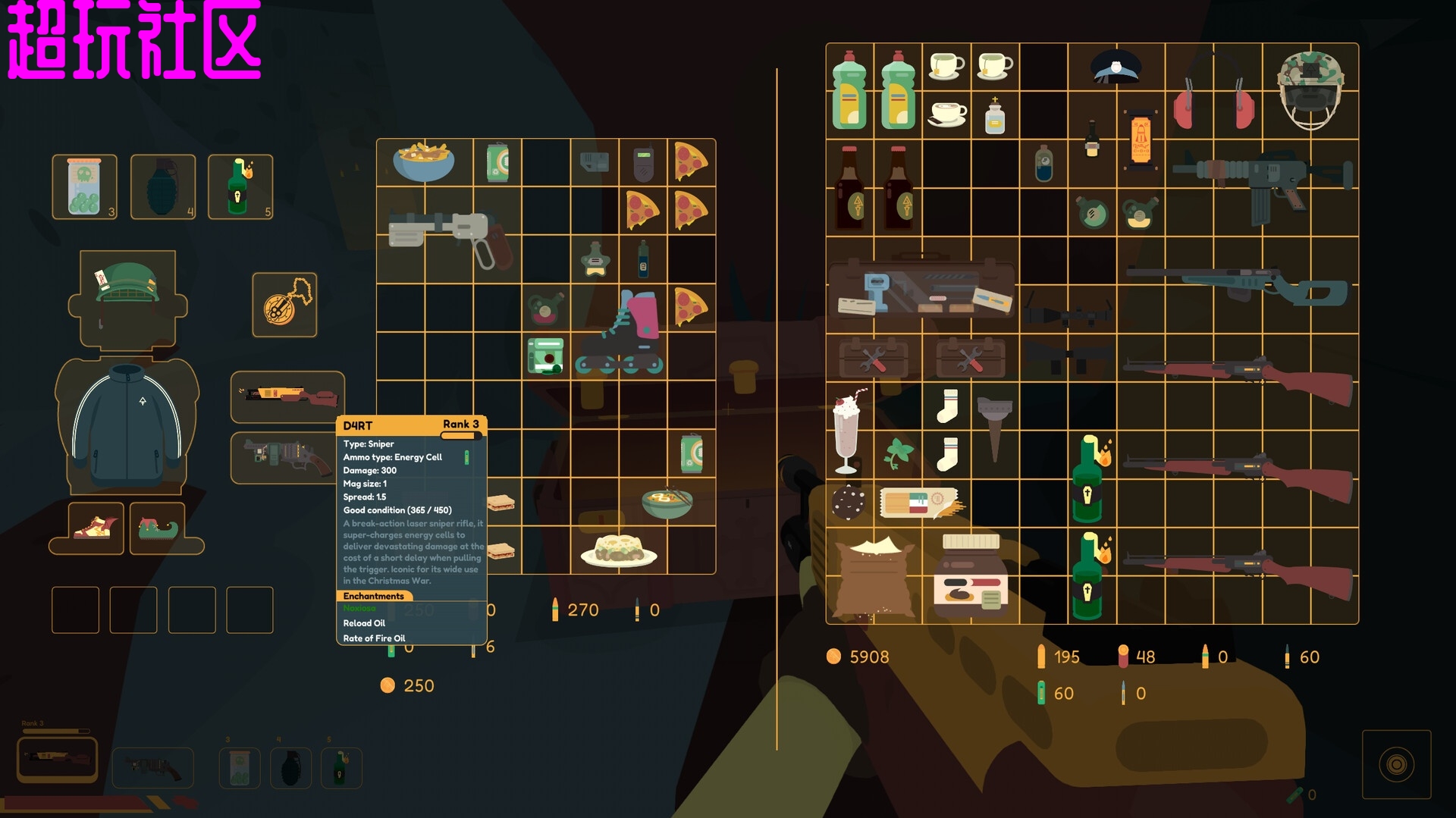Viewport: 1456px width, 818px height.
Task: Select the flare pistol in inventory
Action: (x=447, y=235)
